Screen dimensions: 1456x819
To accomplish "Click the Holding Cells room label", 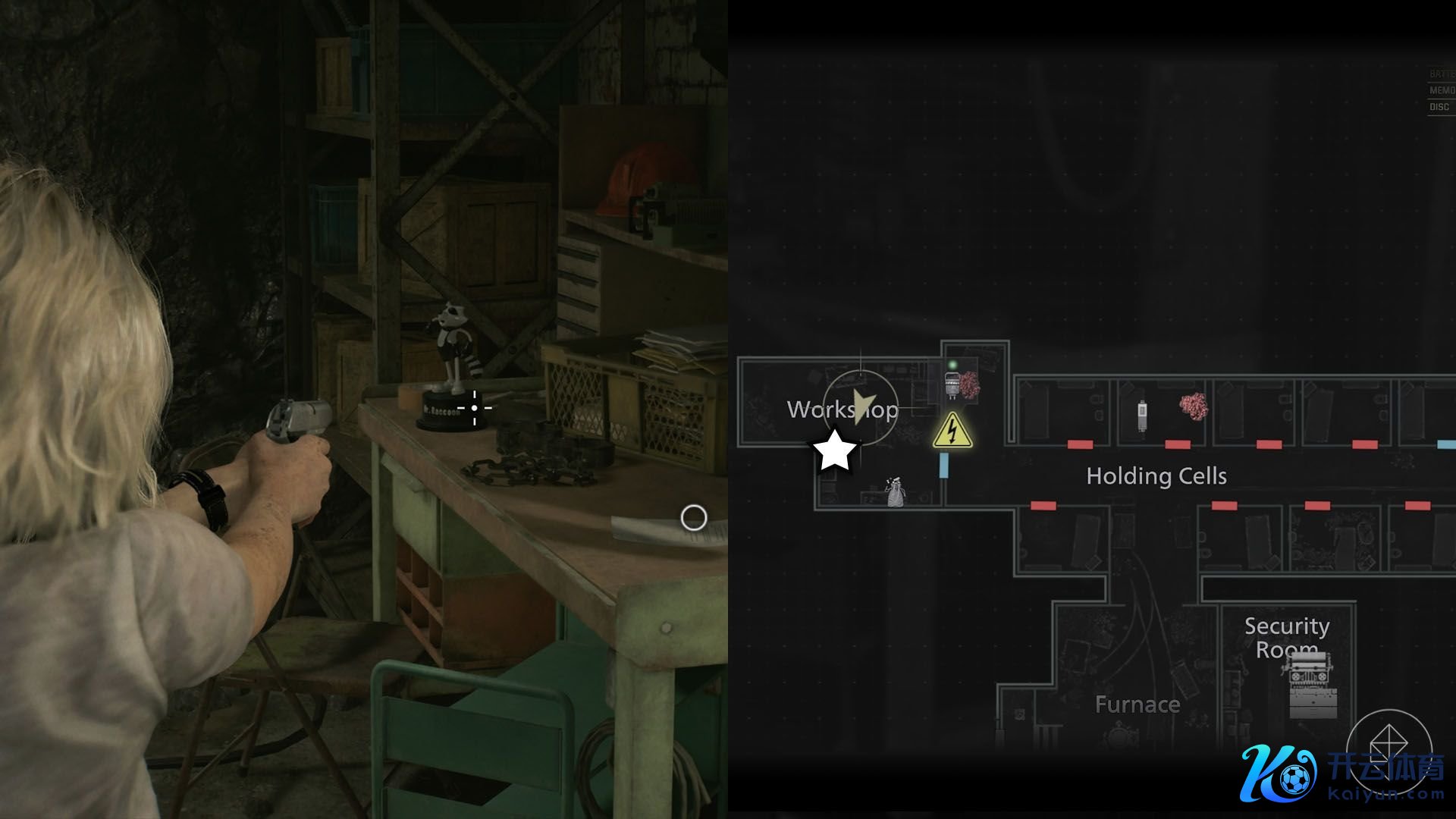I will coord(1156,476).
